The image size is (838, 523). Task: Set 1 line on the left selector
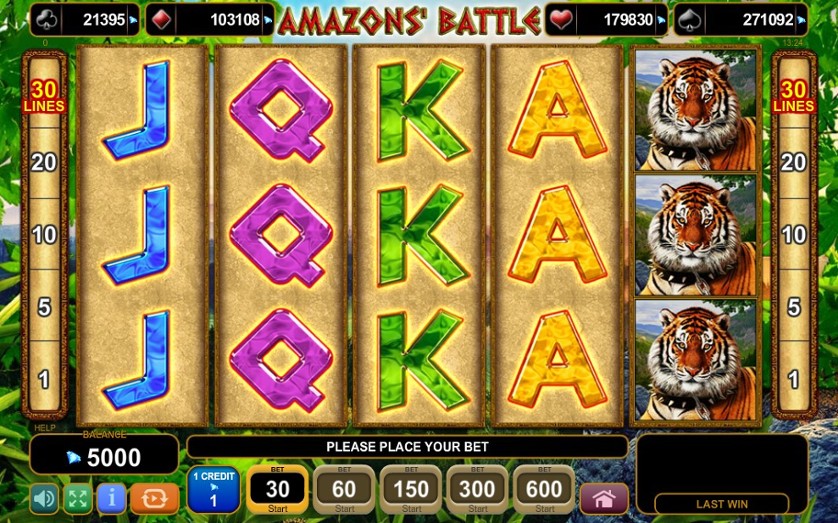coord(44,379)
